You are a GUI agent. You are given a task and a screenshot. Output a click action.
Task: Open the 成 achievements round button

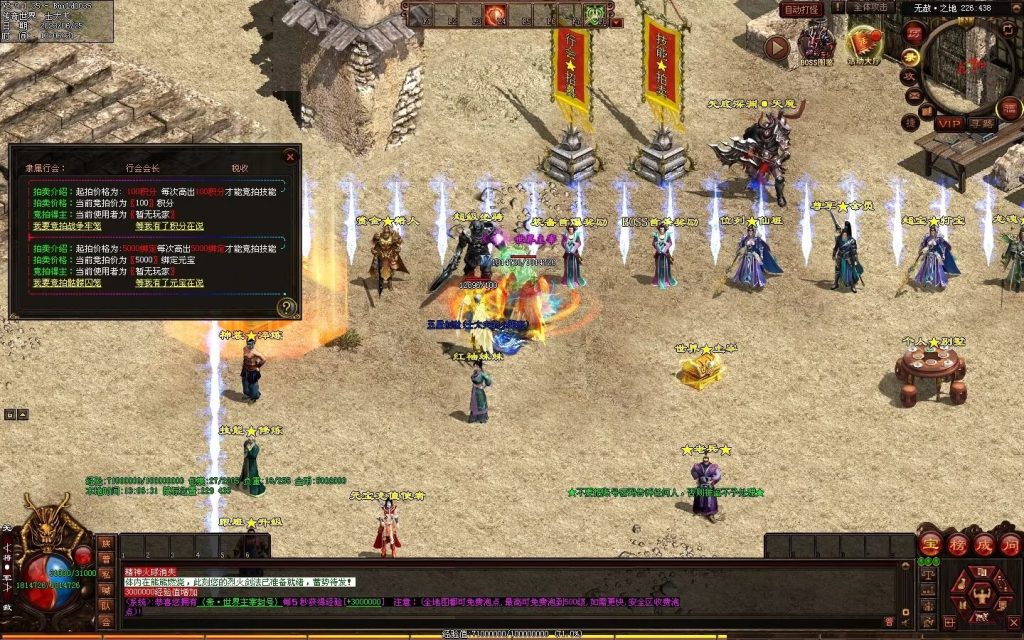pyautogui.click(x=984, y=545)
